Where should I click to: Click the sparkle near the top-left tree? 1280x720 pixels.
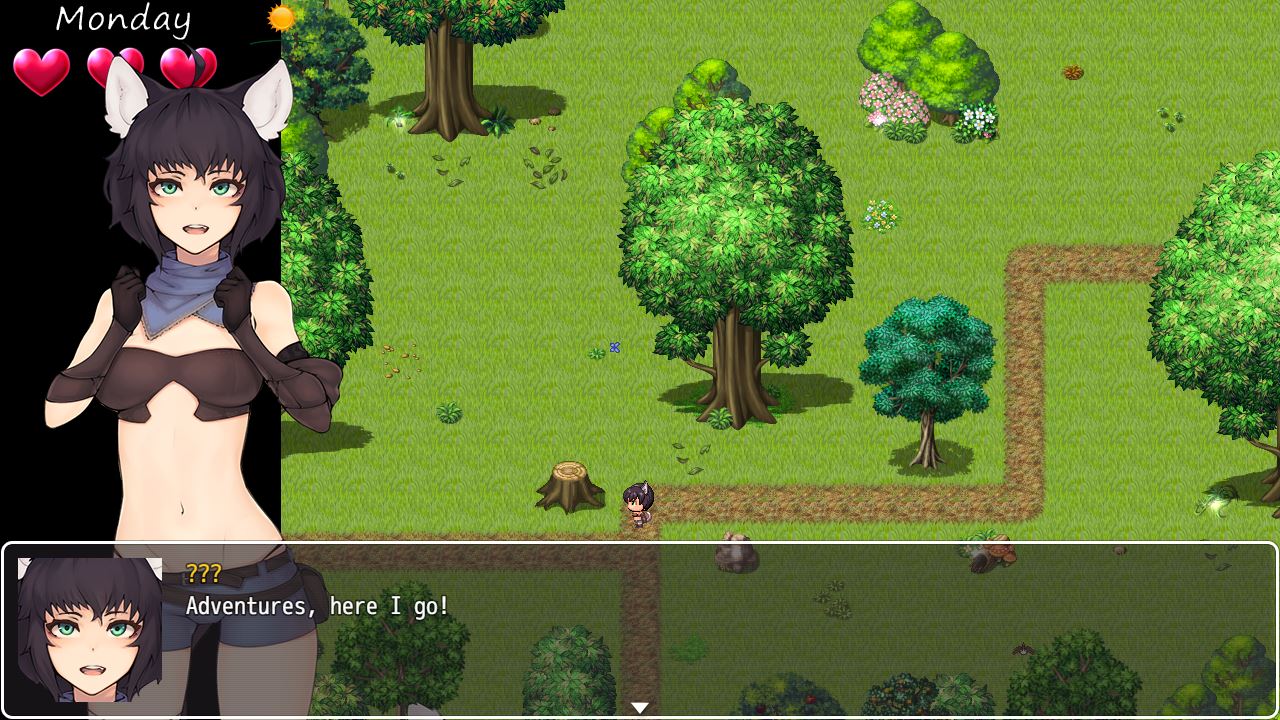[398, 120]
